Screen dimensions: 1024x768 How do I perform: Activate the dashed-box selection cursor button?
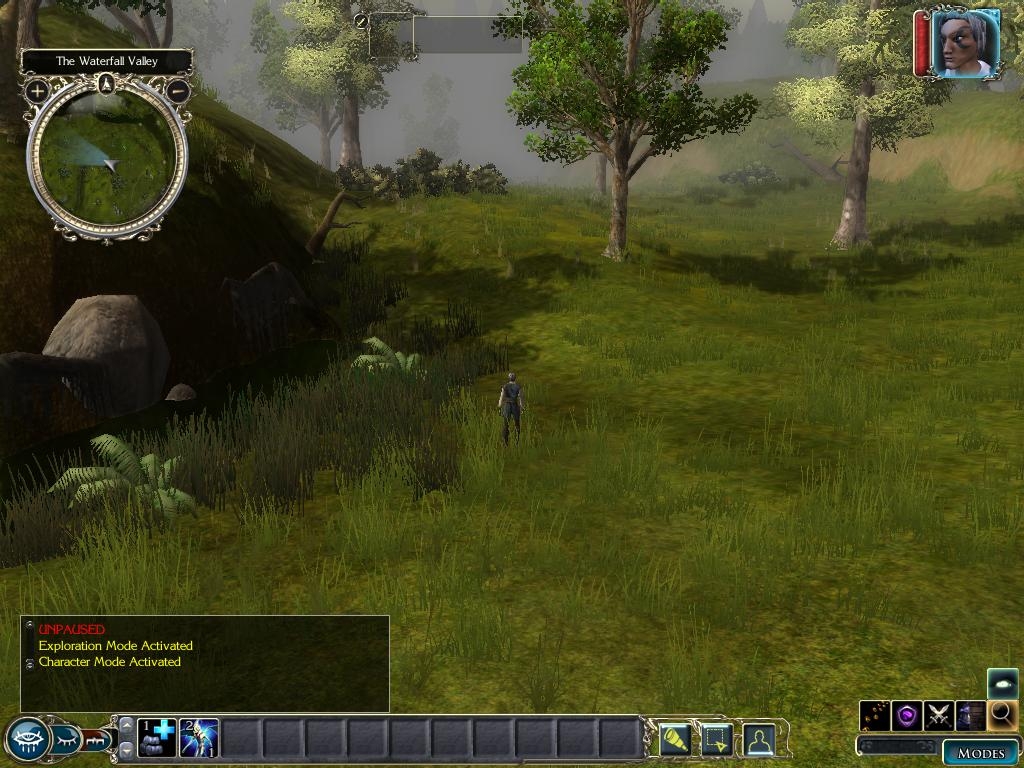716,740
